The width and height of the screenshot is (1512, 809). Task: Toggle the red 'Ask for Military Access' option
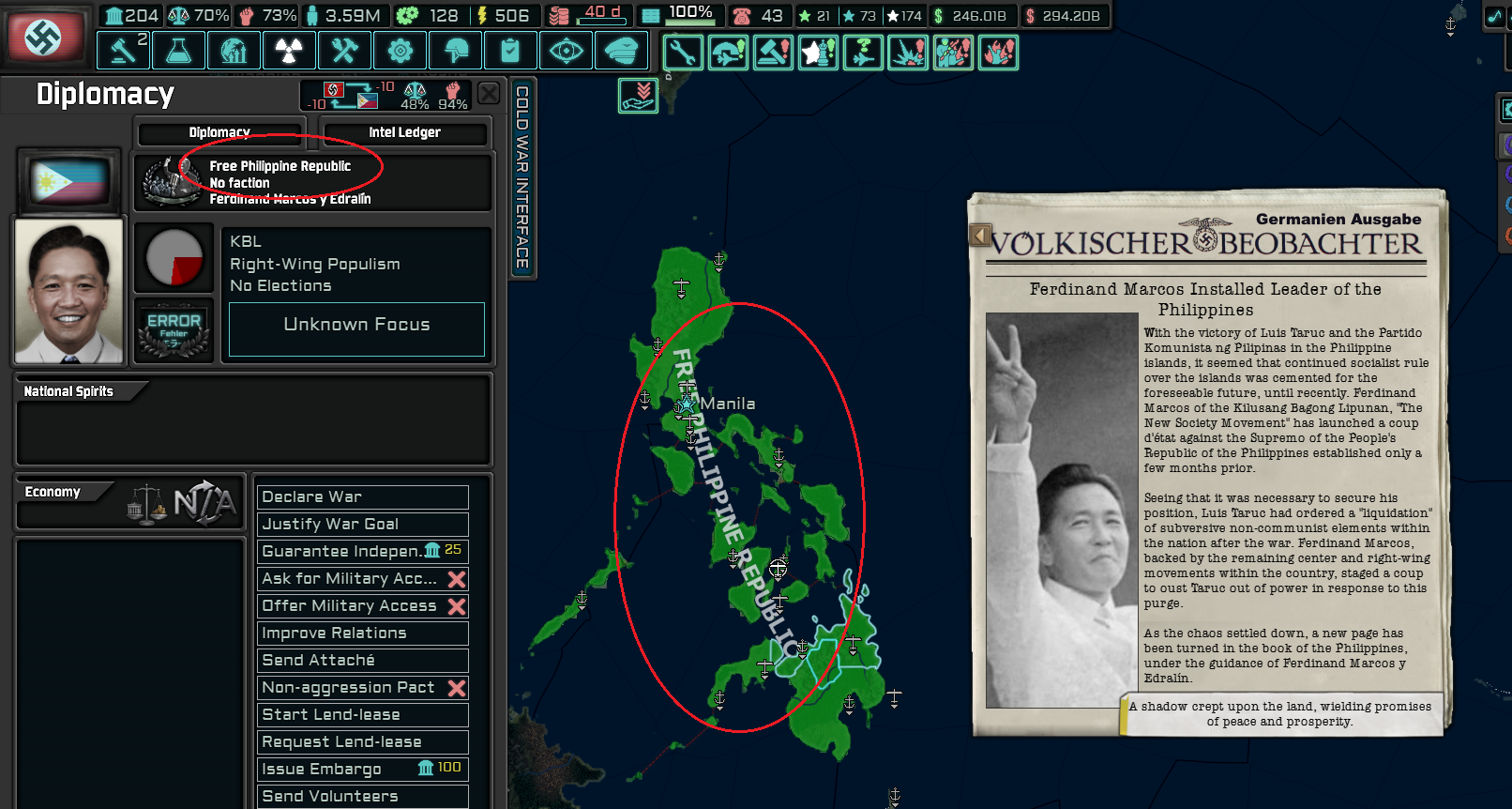click(x=362, y=578)
